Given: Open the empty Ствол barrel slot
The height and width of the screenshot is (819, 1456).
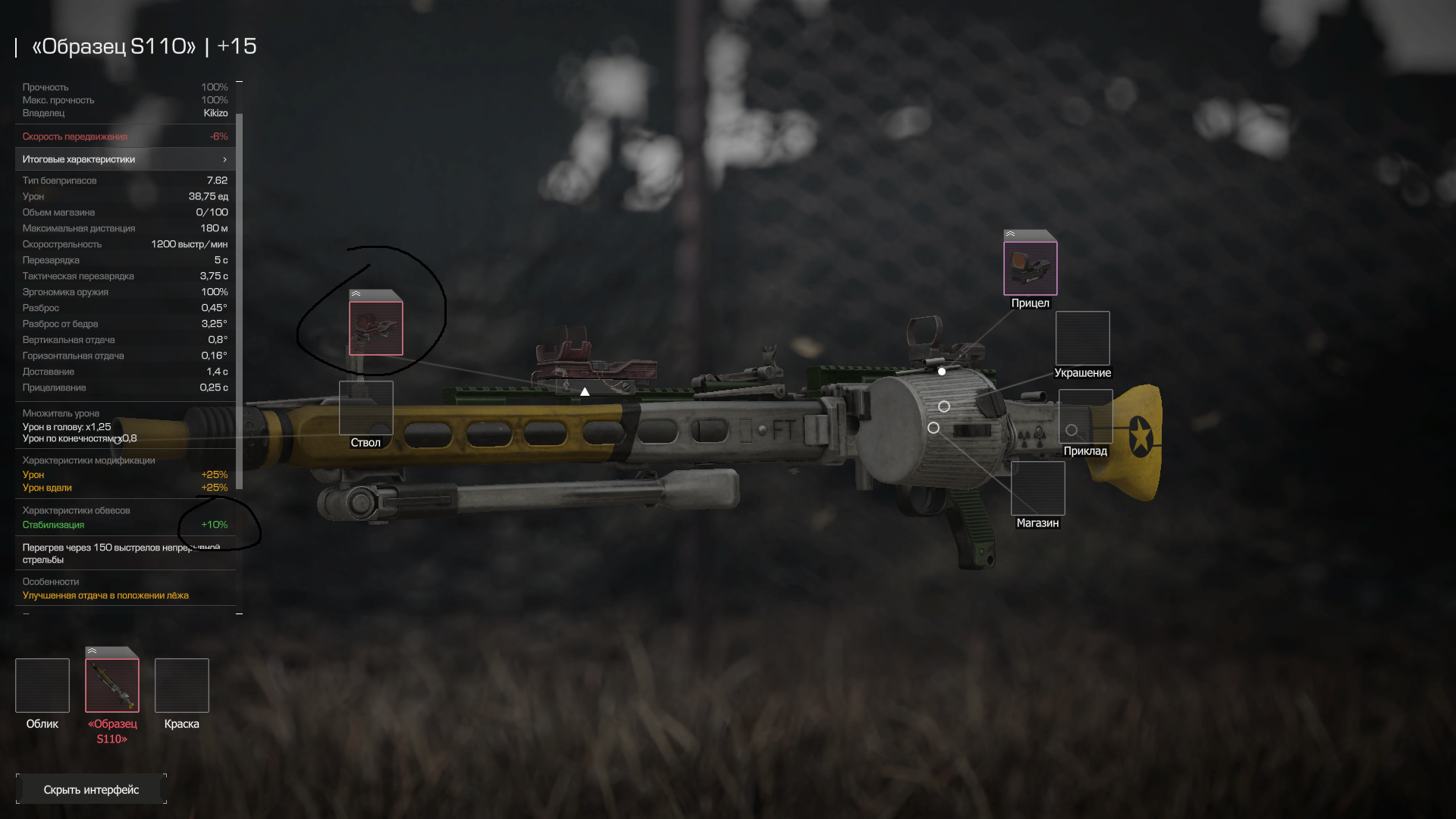Looking at the screenshot, I should click(x=366, y=408).
